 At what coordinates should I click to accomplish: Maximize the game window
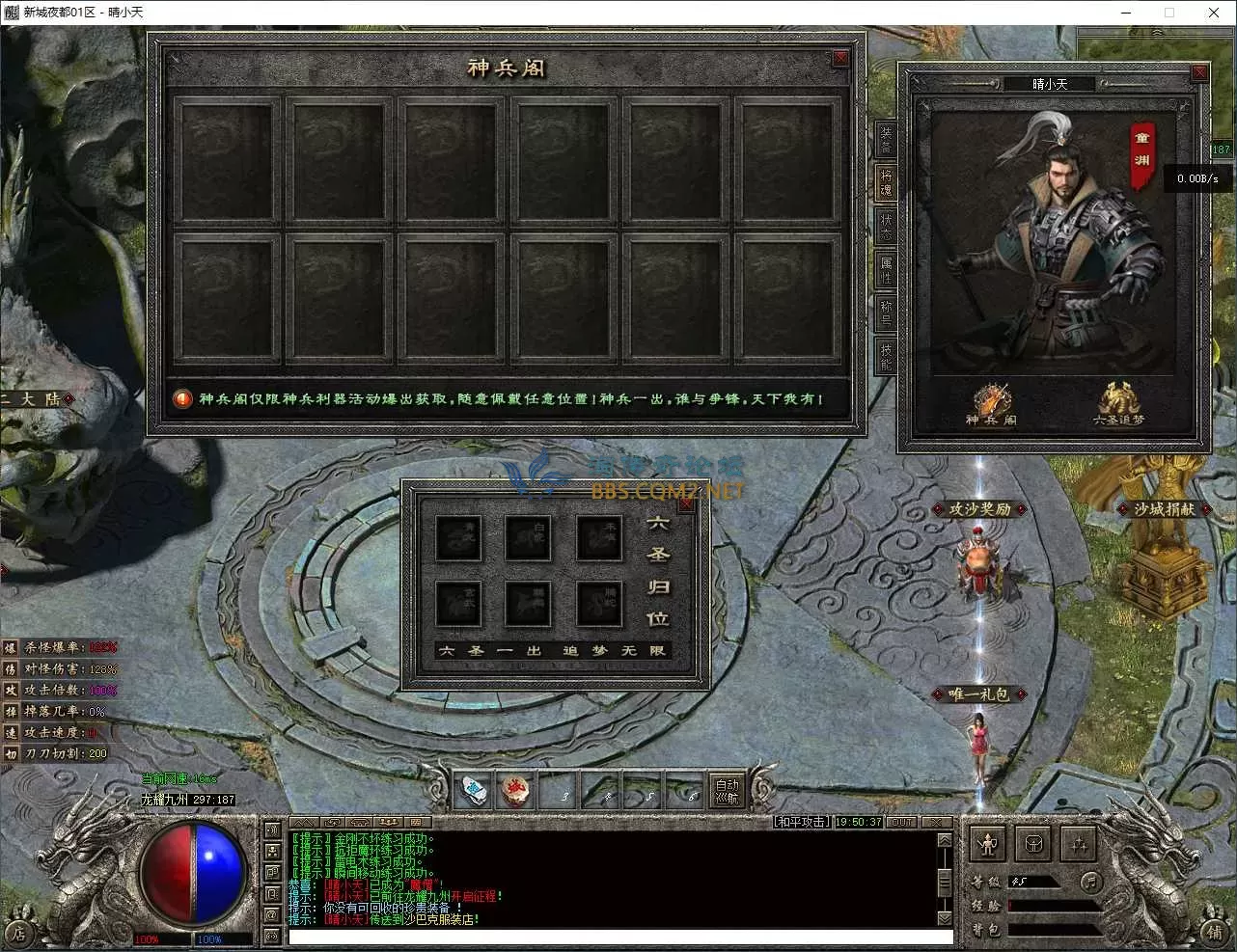tap(1169, 13)
